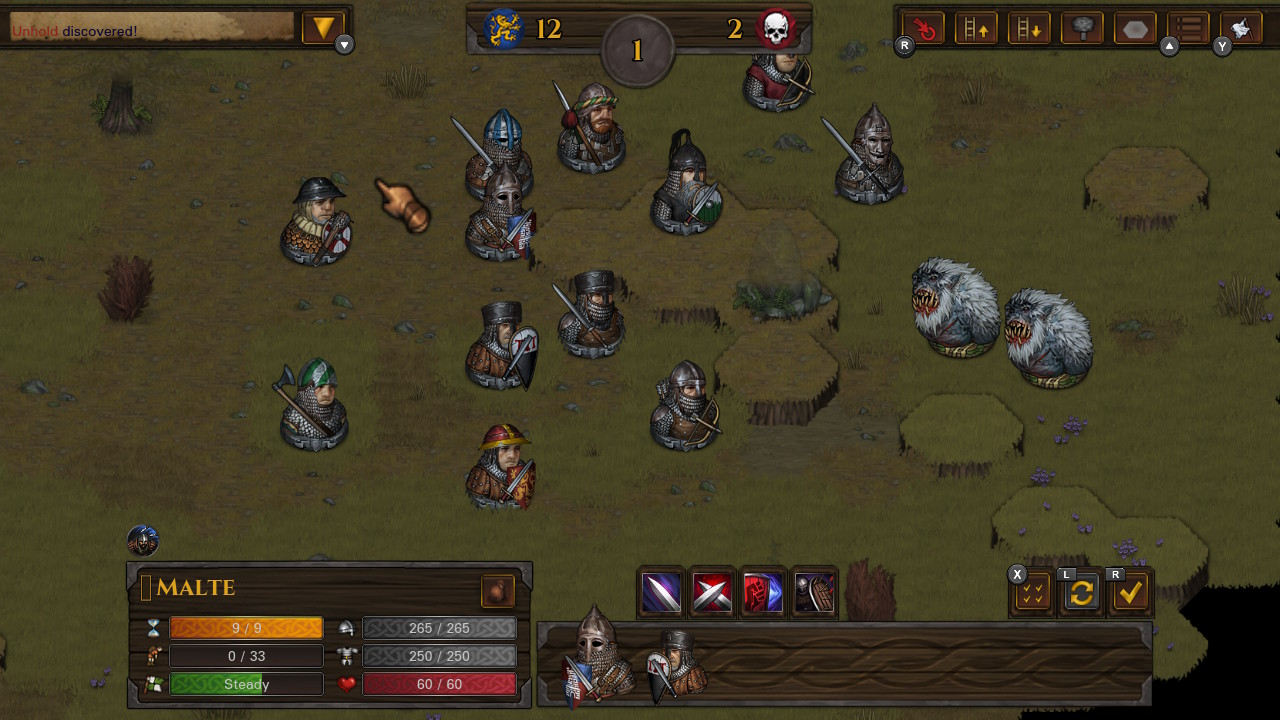Toggle tree visibility with the tree icon

click(1081, 27)
